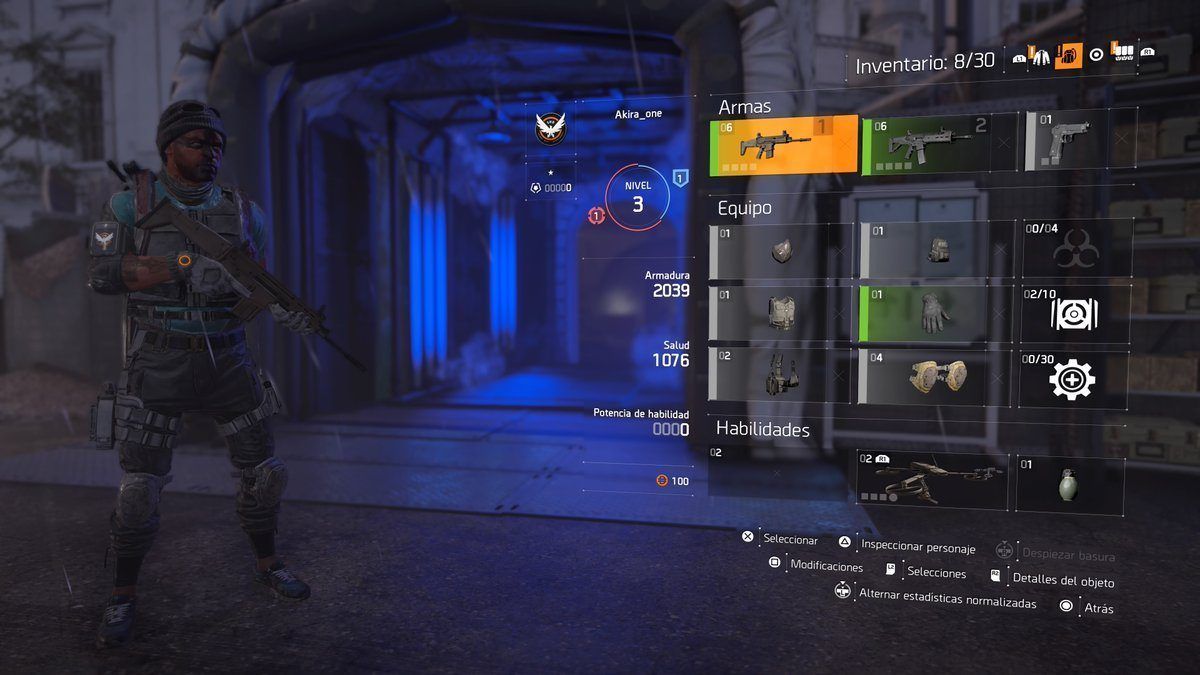Switch to the loadouts tab with three cards
The image size is (1200, 675).
(x=1123, y=54)
